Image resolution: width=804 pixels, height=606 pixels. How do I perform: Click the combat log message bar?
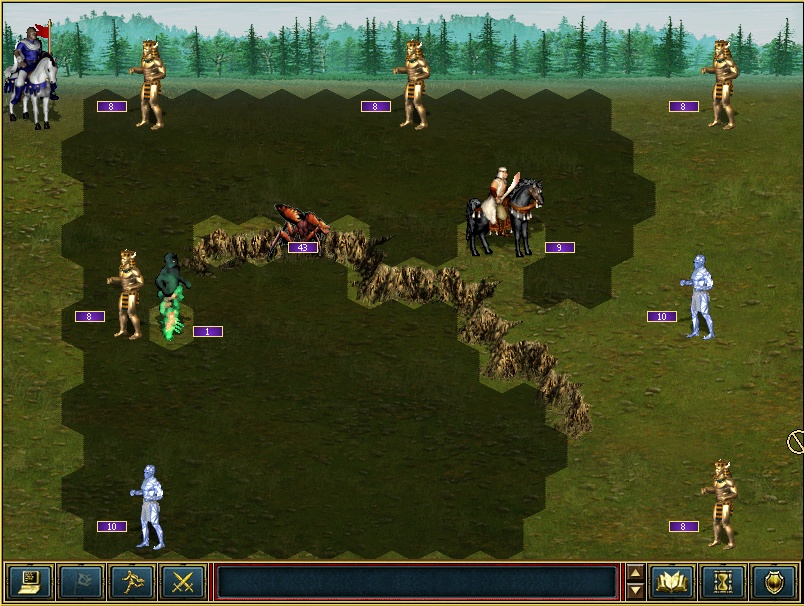tap(416, 582)
